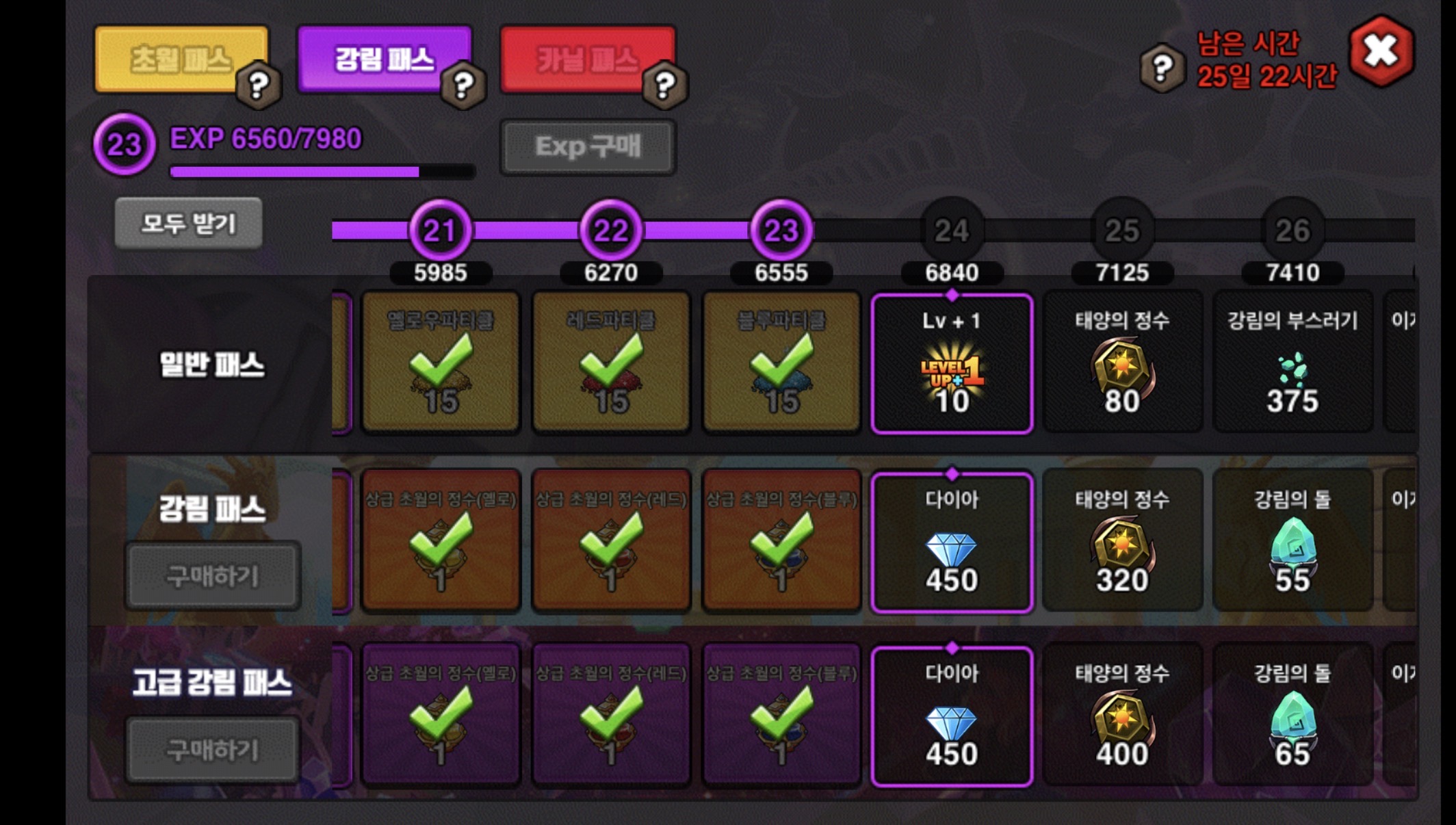
Task: Select the 강림의 부스러기 375 reward
Action: click(x=1292, y=364)
